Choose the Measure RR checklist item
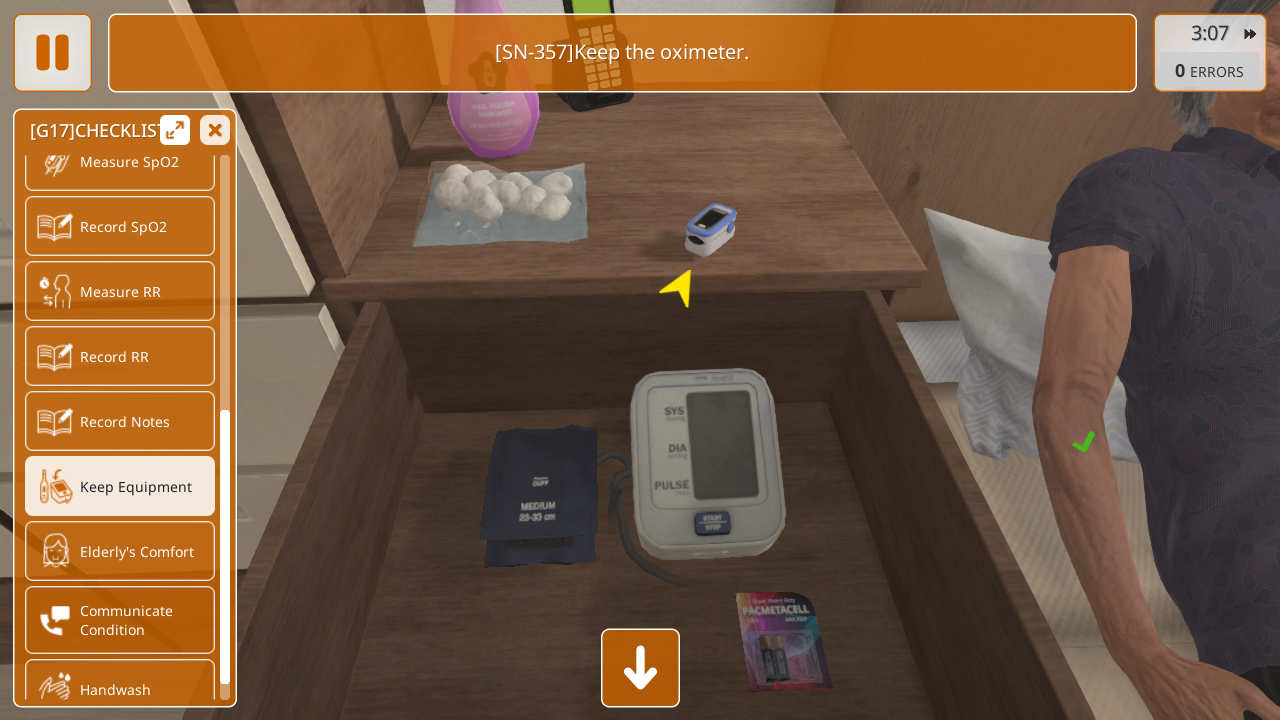The height and width of the screenshot is (720, 1280). [120, 291]
